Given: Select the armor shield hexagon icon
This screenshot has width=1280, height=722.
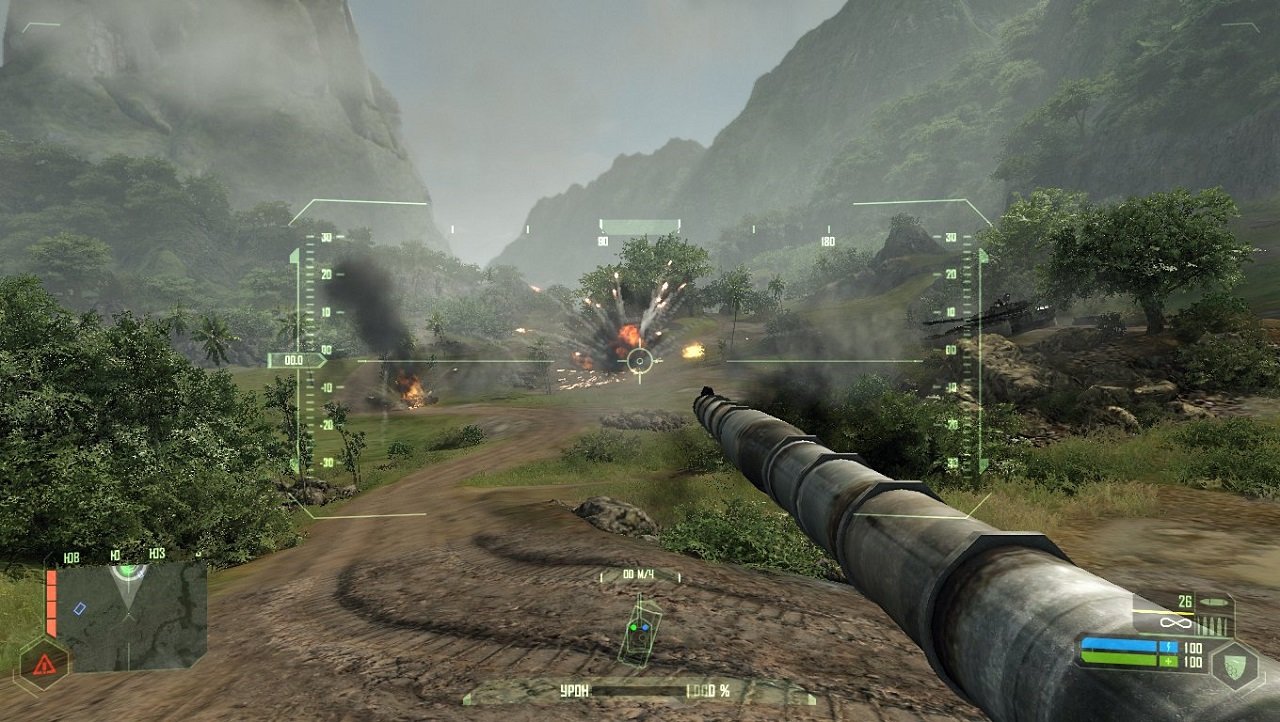Looking at the screenshot, I should pyautogui.click(x=1234, y=666).
